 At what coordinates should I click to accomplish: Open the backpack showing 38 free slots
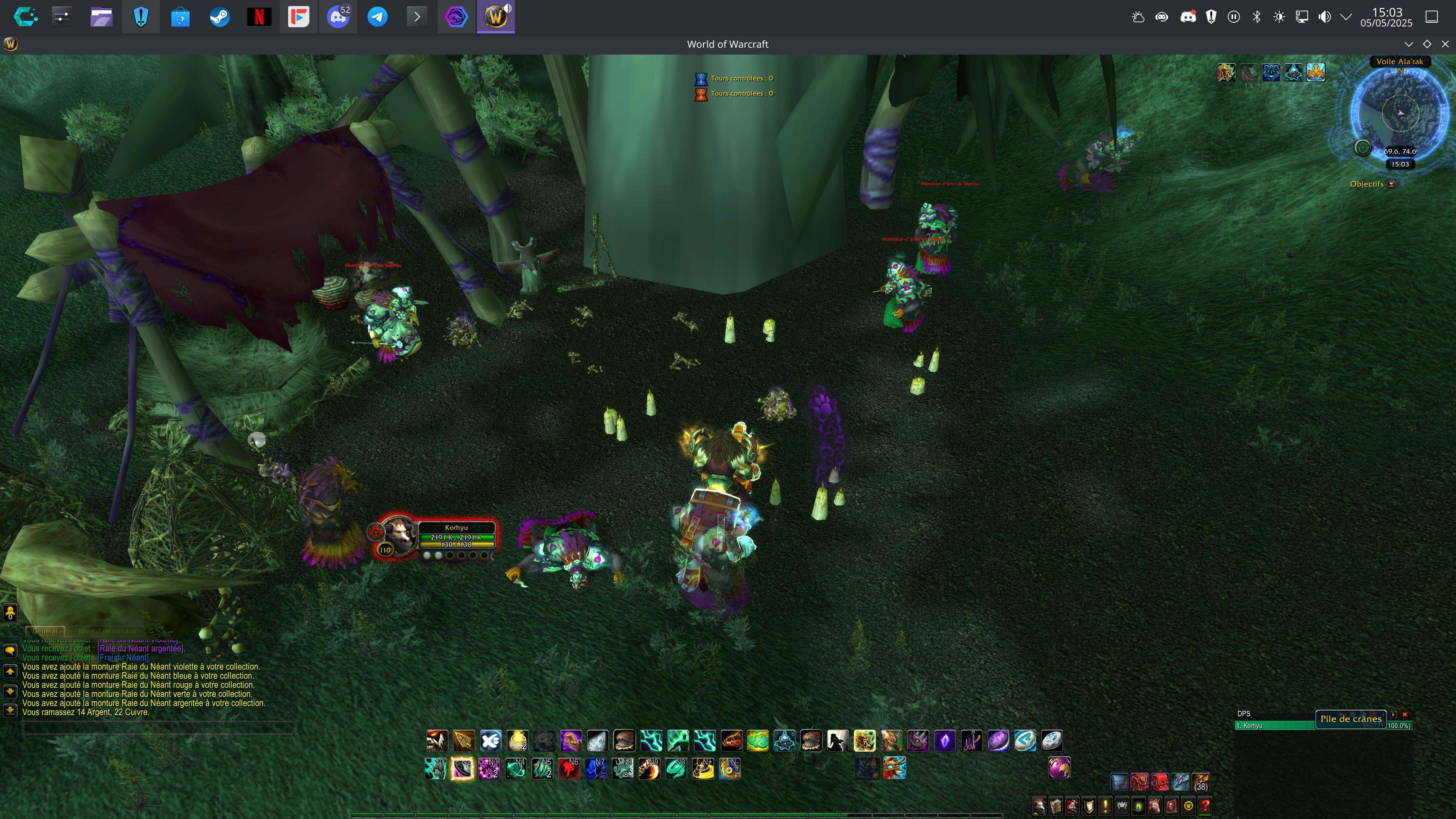(1200, 782)
